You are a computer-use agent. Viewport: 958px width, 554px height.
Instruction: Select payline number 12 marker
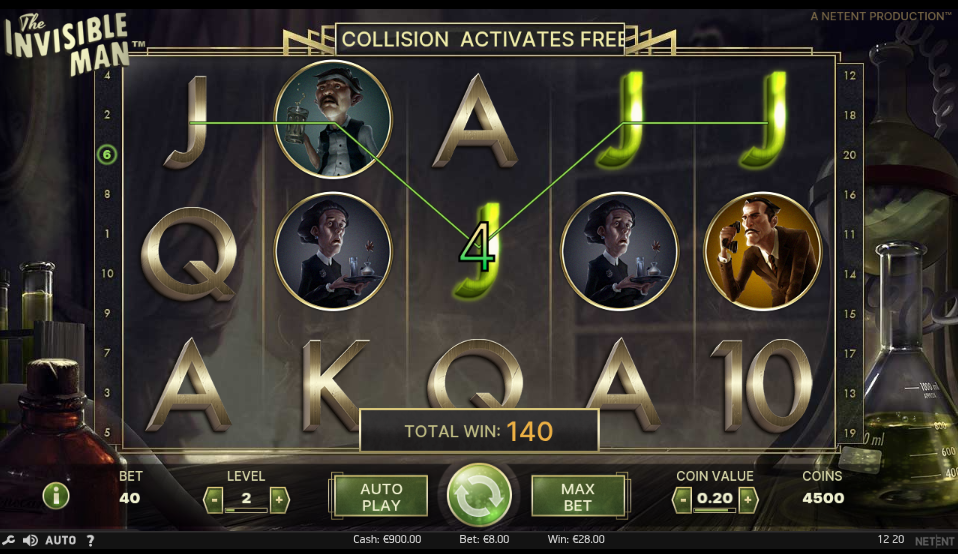[850, 76]
